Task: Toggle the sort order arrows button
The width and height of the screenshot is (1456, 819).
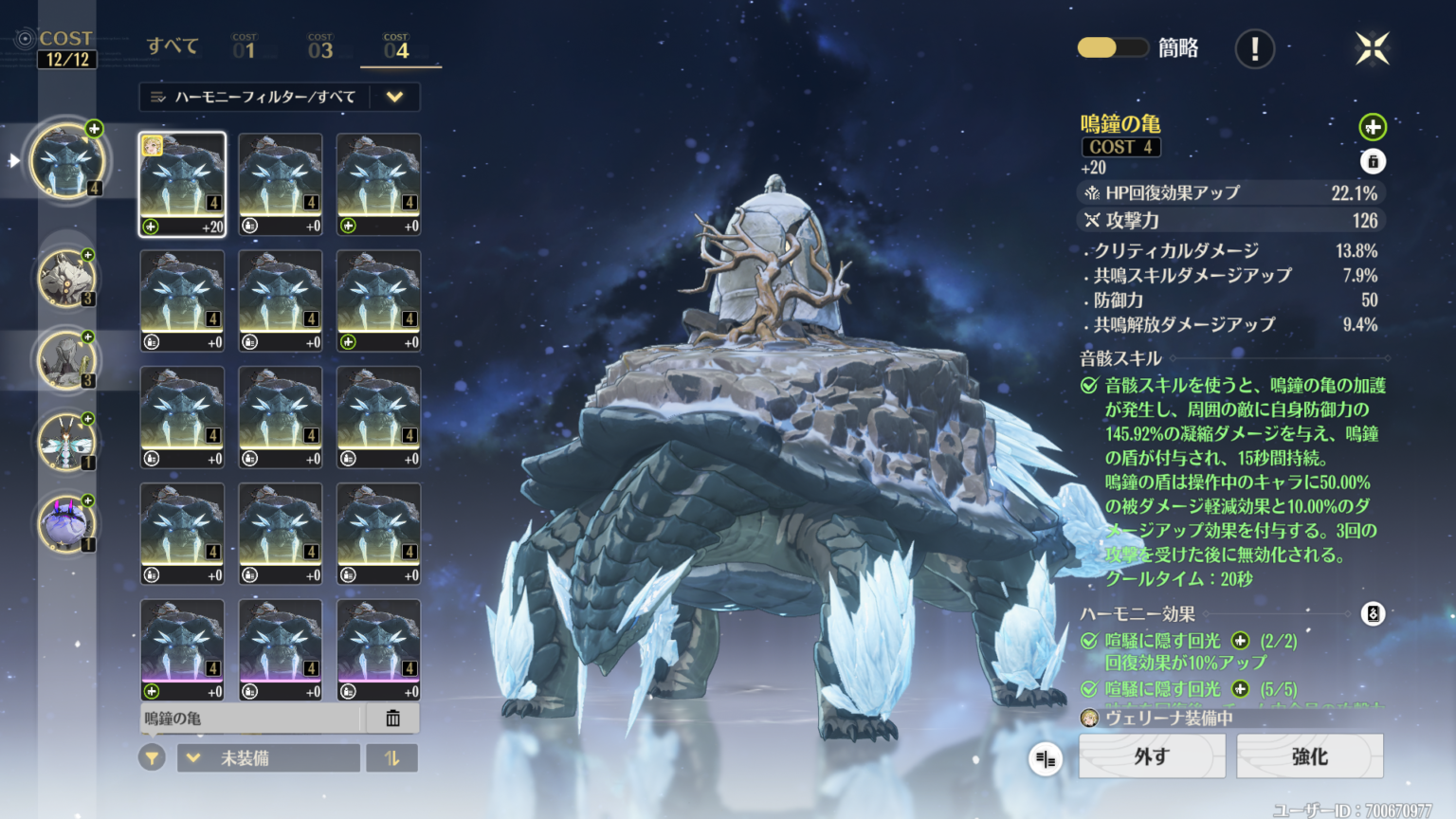Action: click(x=391, y=758)
